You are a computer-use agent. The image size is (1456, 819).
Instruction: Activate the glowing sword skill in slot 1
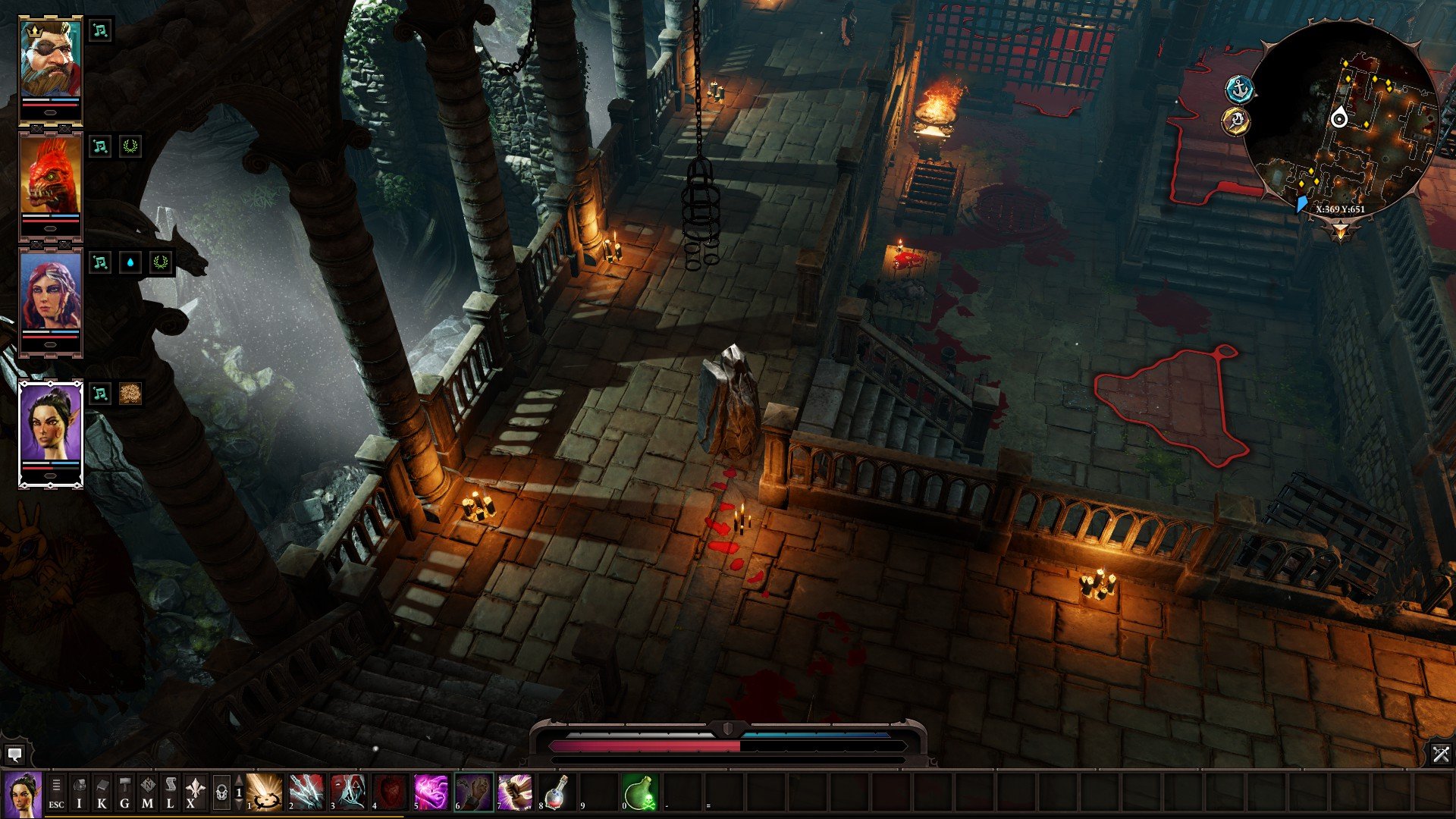click(265, 792)
